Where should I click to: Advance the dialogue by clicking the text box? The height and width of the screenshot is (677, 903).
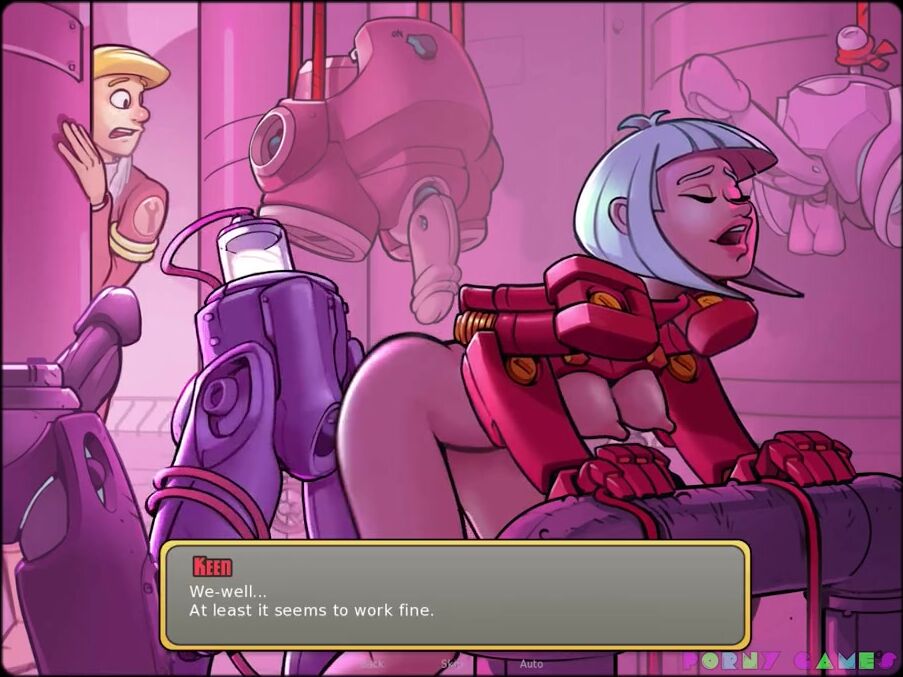coord(455,596)
